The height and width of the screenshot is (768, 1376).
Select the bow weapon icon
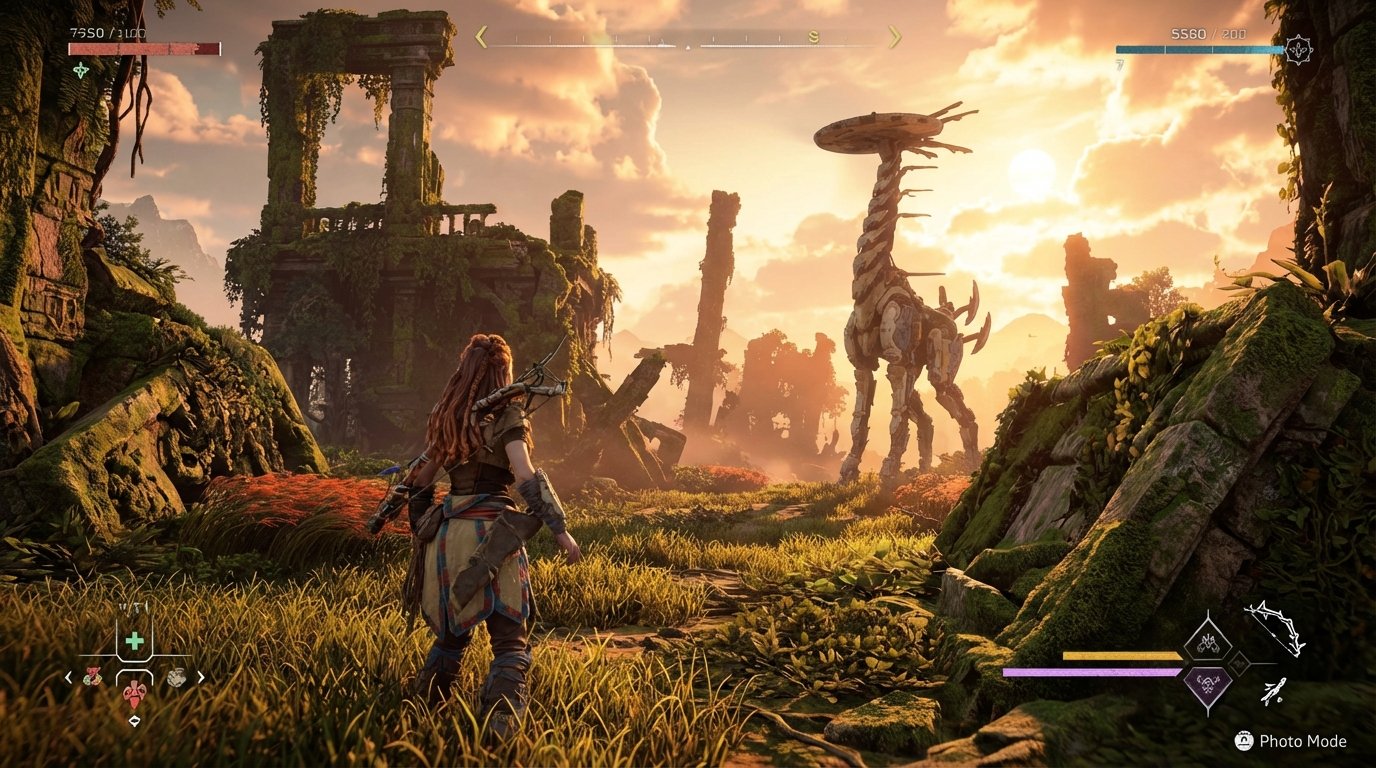coord(1274,629)
